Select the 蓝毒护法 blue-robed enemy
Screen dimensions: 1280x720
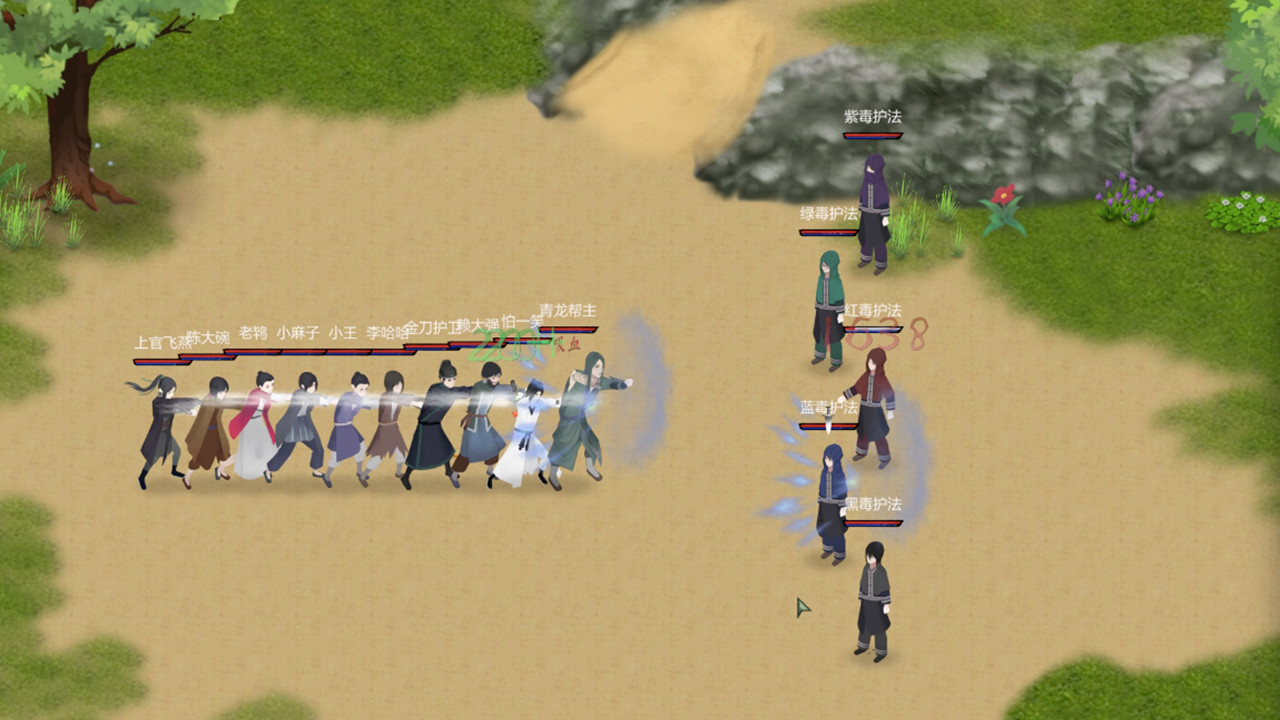[x=833, y=480]
